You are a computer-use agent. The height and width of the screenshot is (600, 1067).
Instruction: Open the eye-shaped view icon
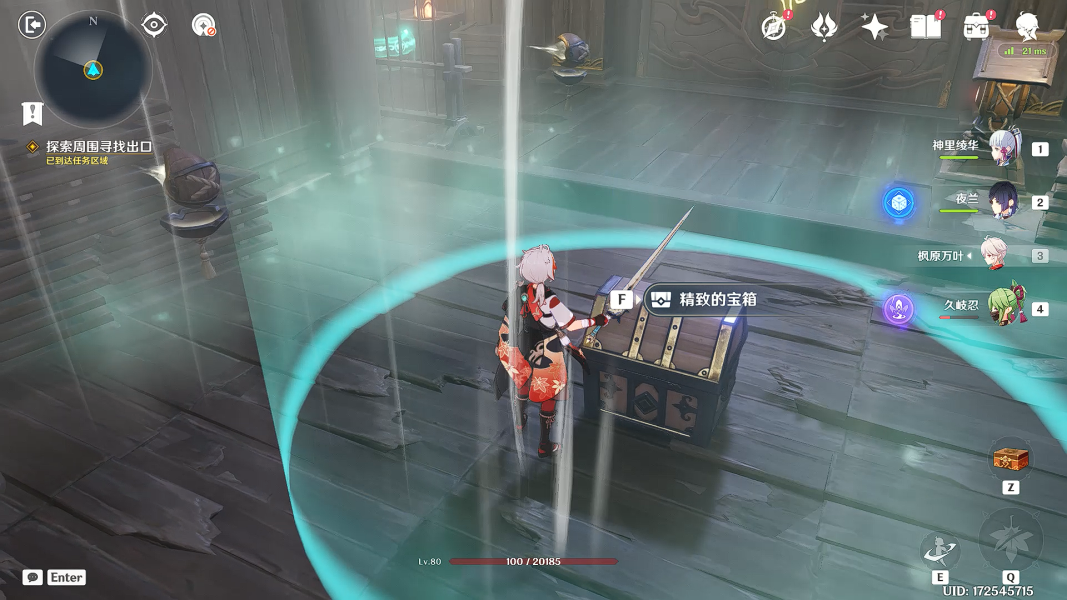154,24
